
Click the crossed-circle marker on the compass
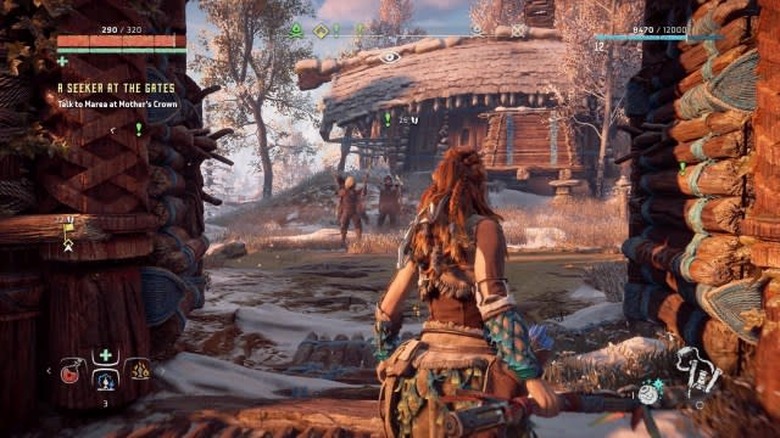pos(518,31)
